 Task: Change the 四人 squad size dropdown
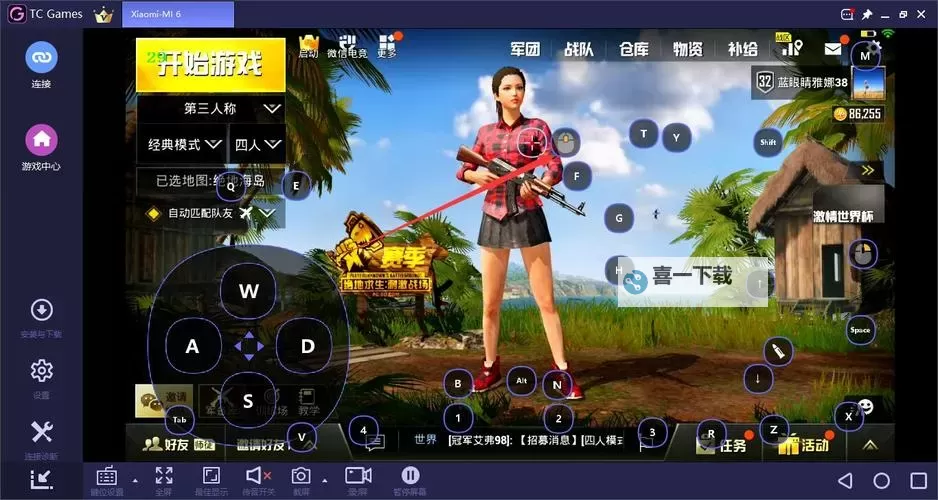coord(256,144)
